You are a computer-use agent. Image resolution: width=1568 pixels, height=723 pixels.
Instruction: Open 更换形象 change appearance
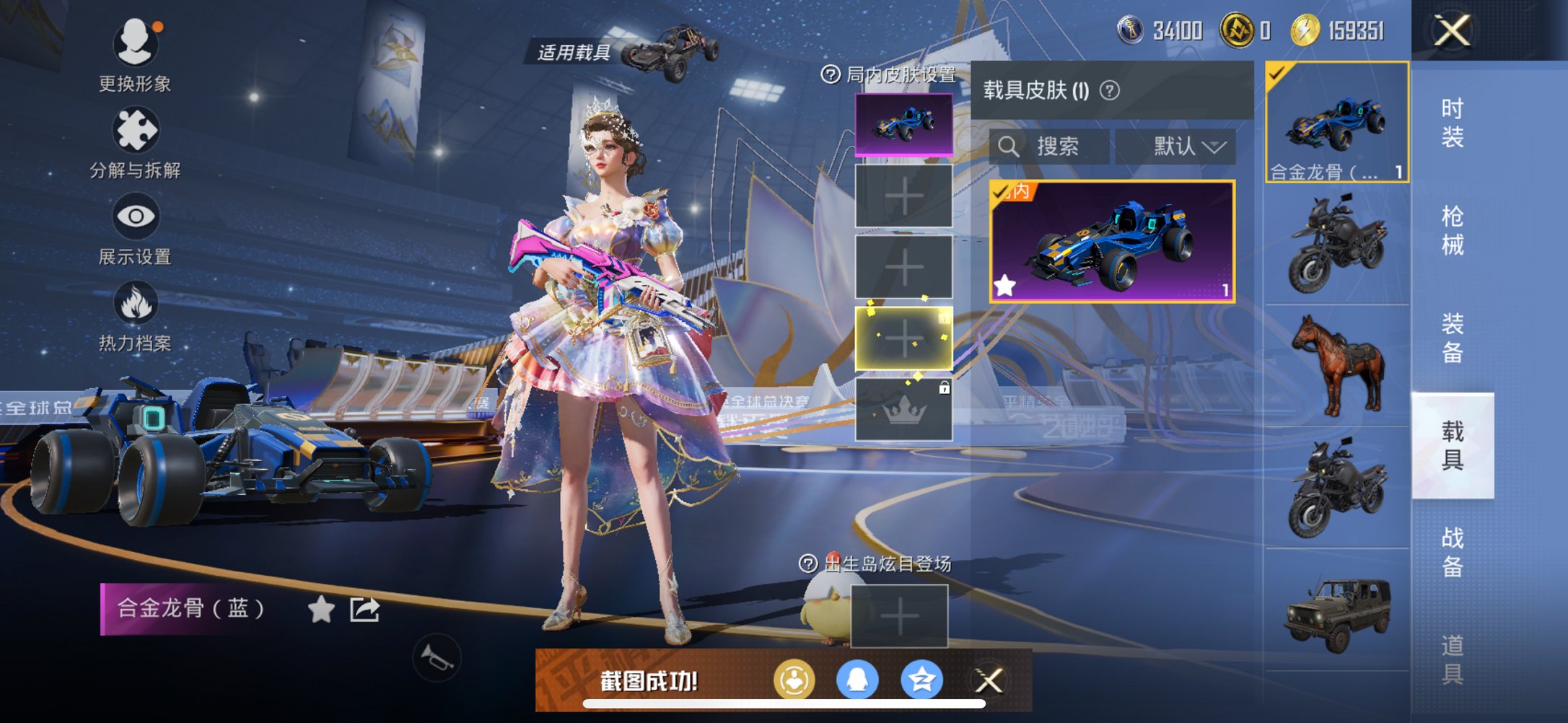coord(135,54)
